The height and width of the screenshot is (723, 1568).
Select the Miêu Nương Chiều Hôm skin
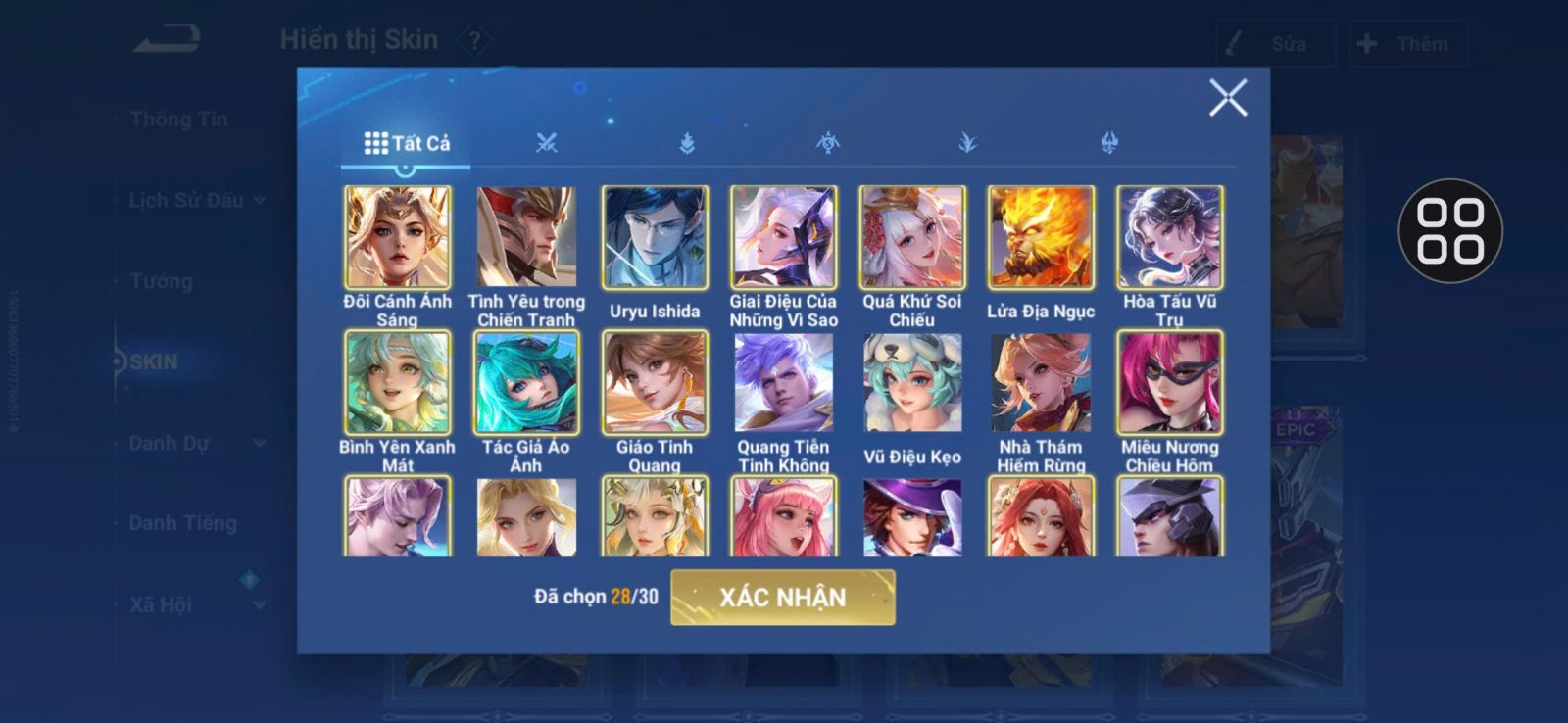pos(1169,382)
